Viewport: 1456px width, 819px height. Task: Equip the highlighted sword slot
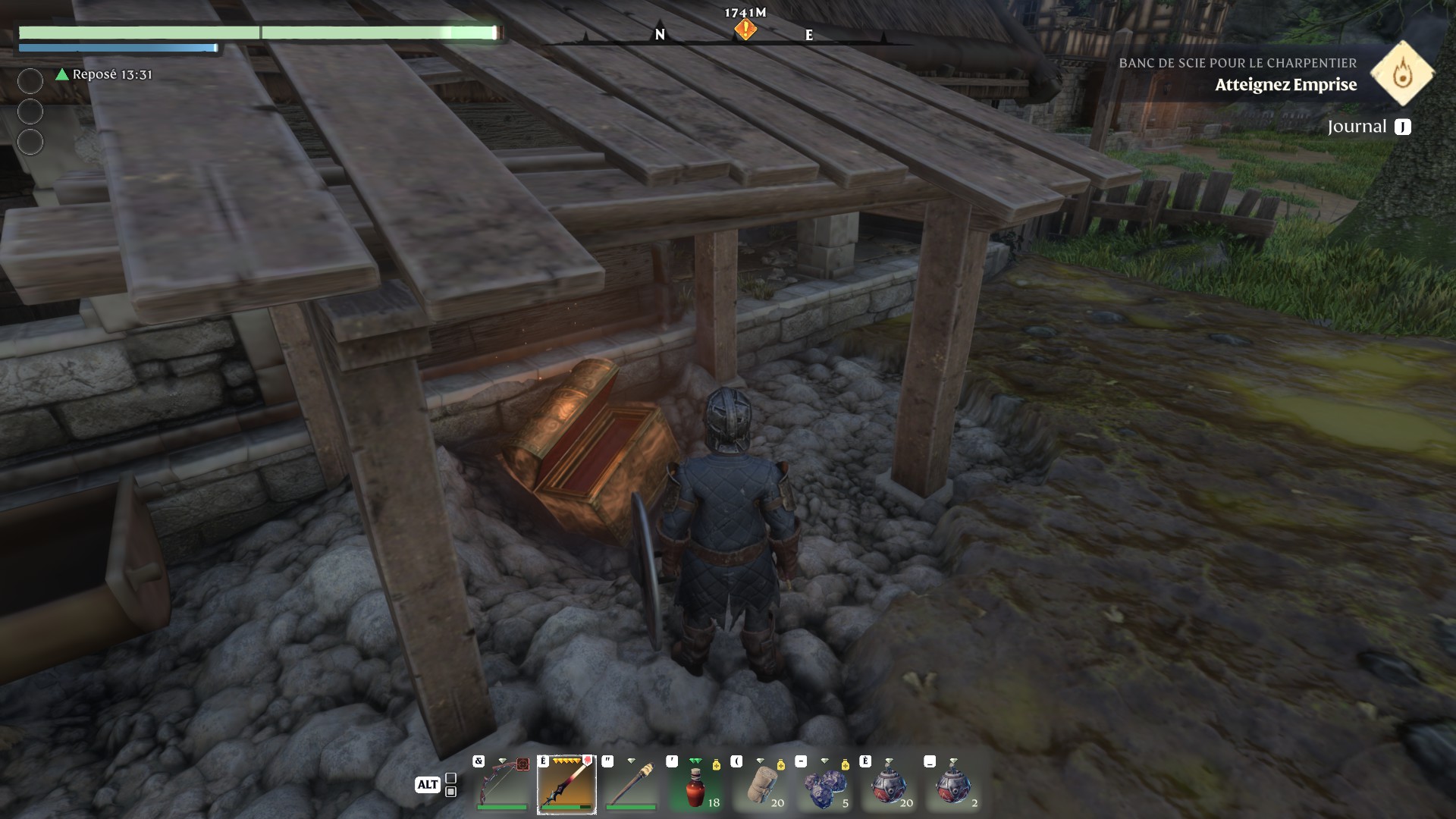566,785
